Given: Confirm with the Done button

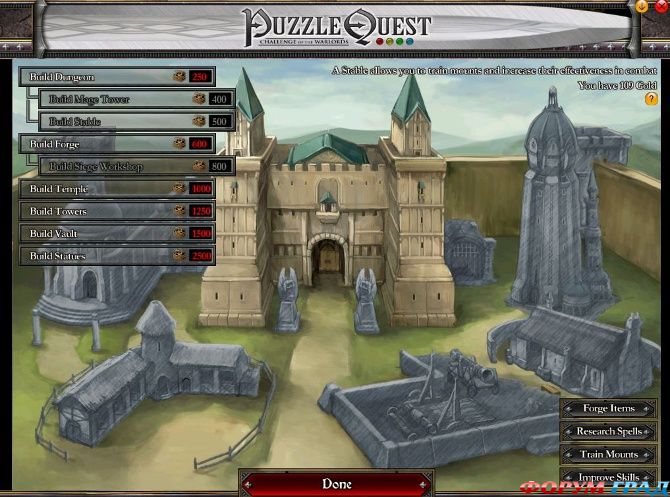Looking at the screenshot, I should (336, 484).
